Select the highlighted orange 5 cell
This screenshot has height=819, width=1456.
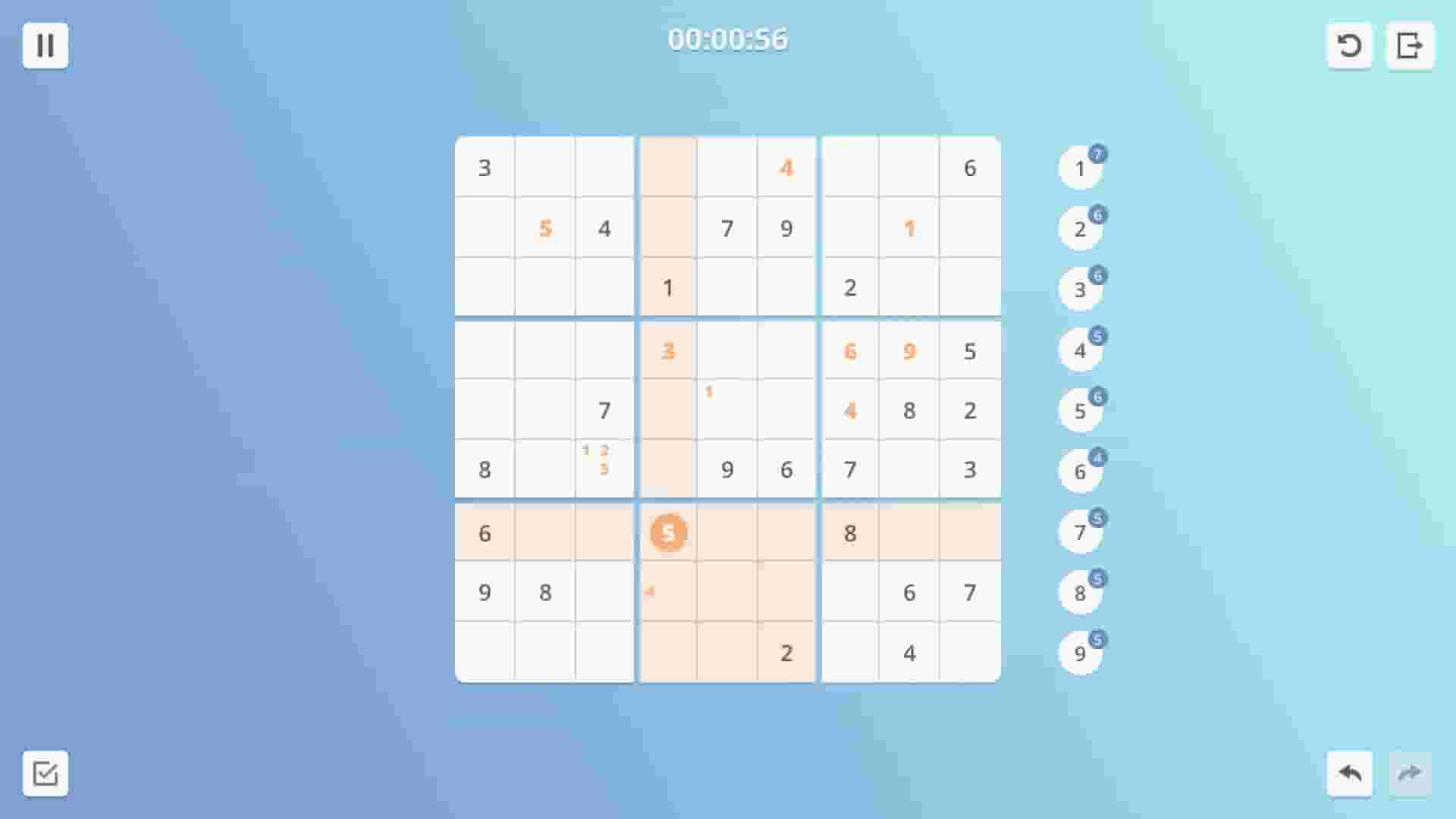pos(667,533)
